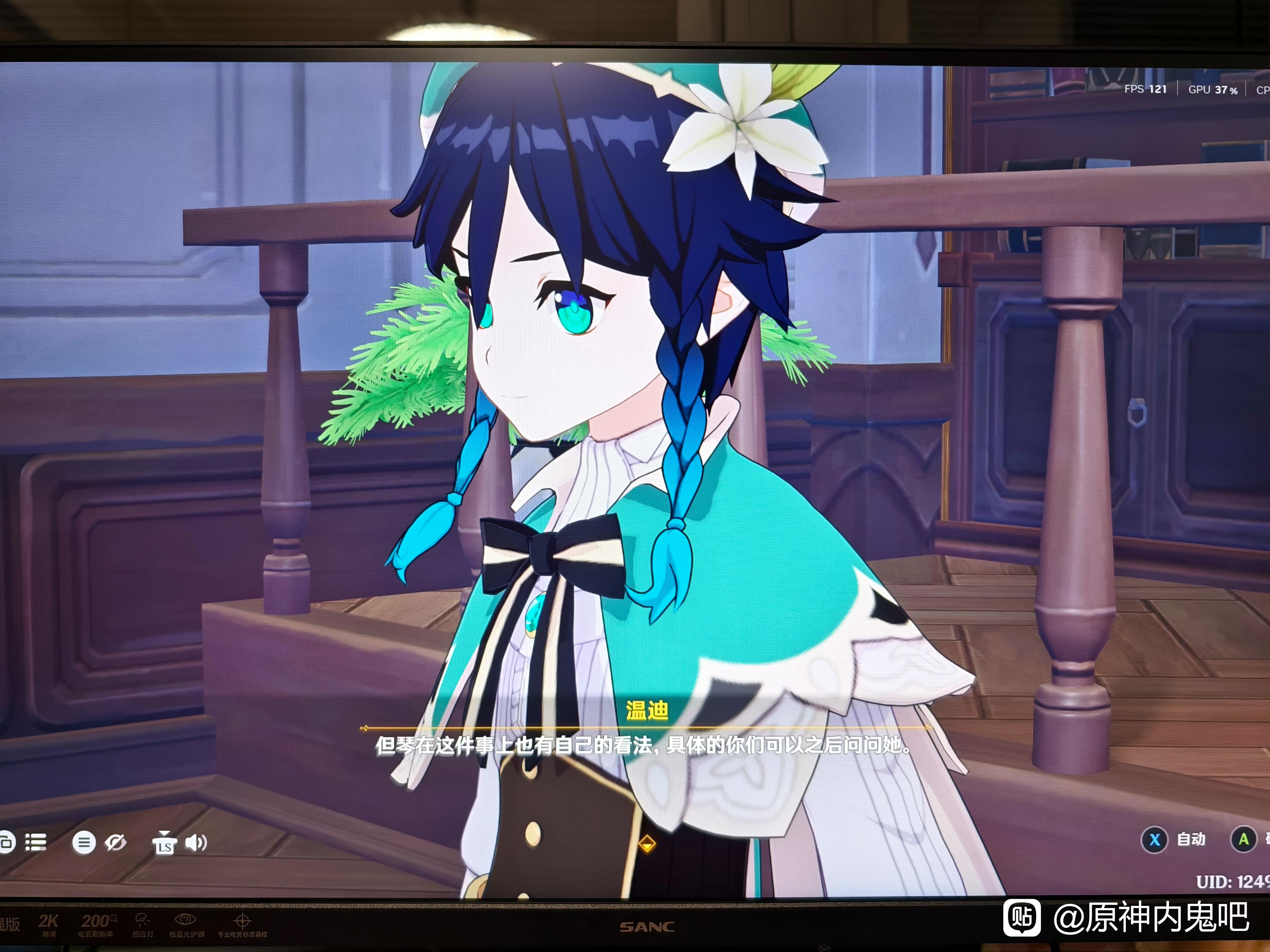Viewport: 1270px width, 952px height.
Task: Hide the interface with the crossed-eye icon
Action: pos(115,842)
